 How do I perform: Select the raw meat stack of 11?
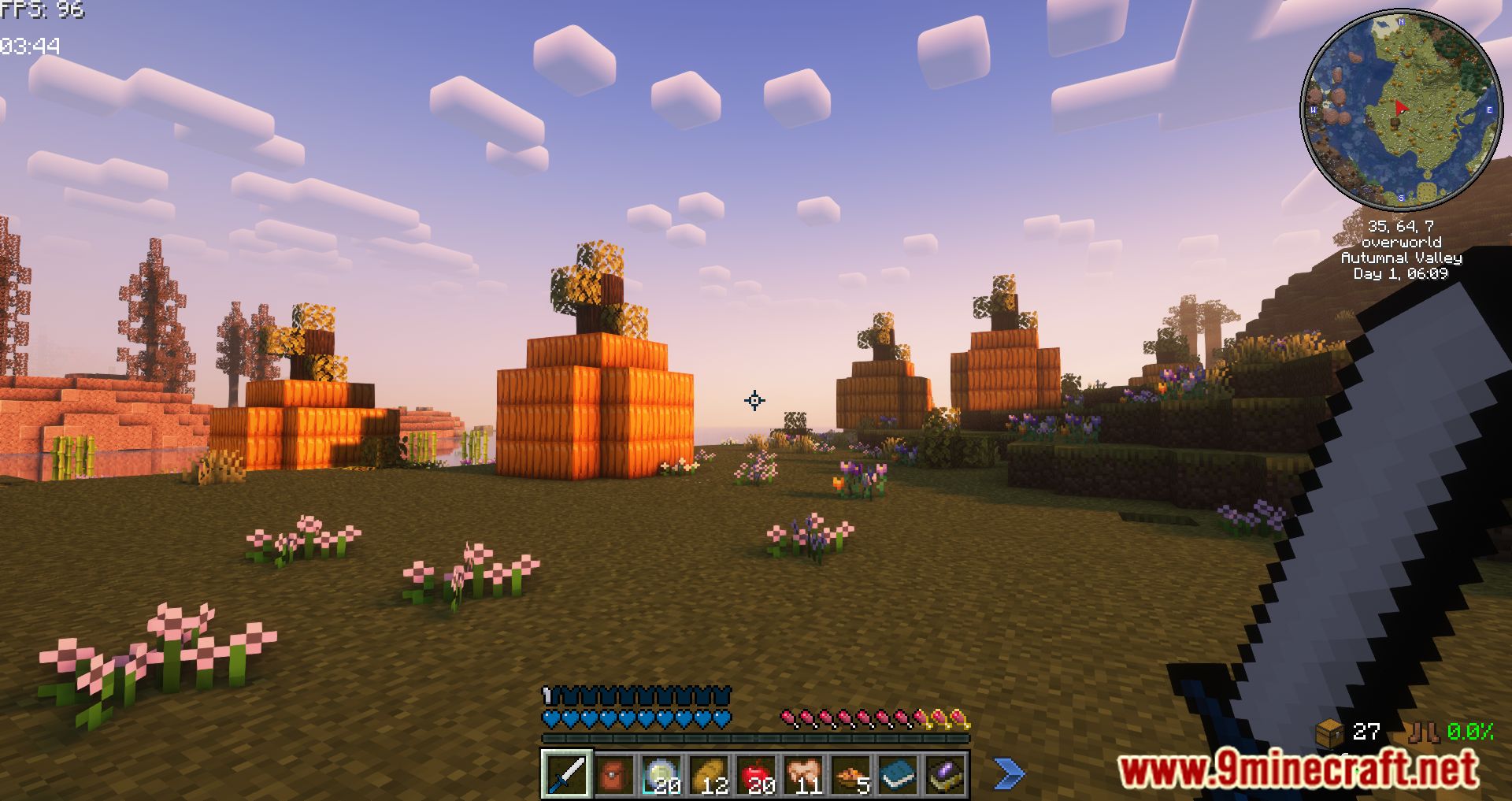[803, 774]
